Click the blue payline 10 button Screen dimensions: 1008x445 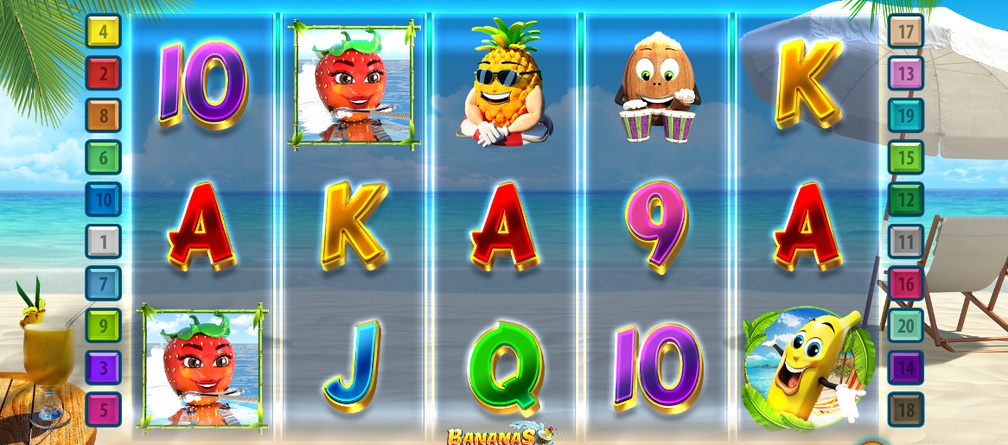point(103,199)
